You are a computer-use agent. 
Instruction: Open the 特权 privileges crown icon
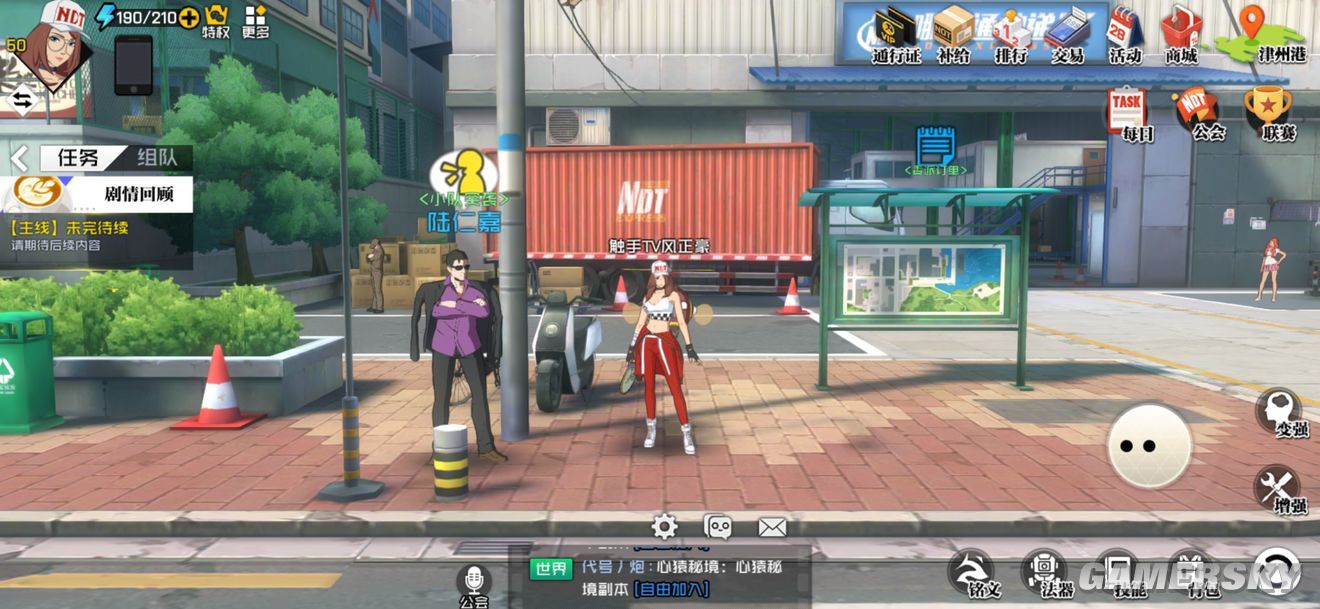click(x=216, y=20)
